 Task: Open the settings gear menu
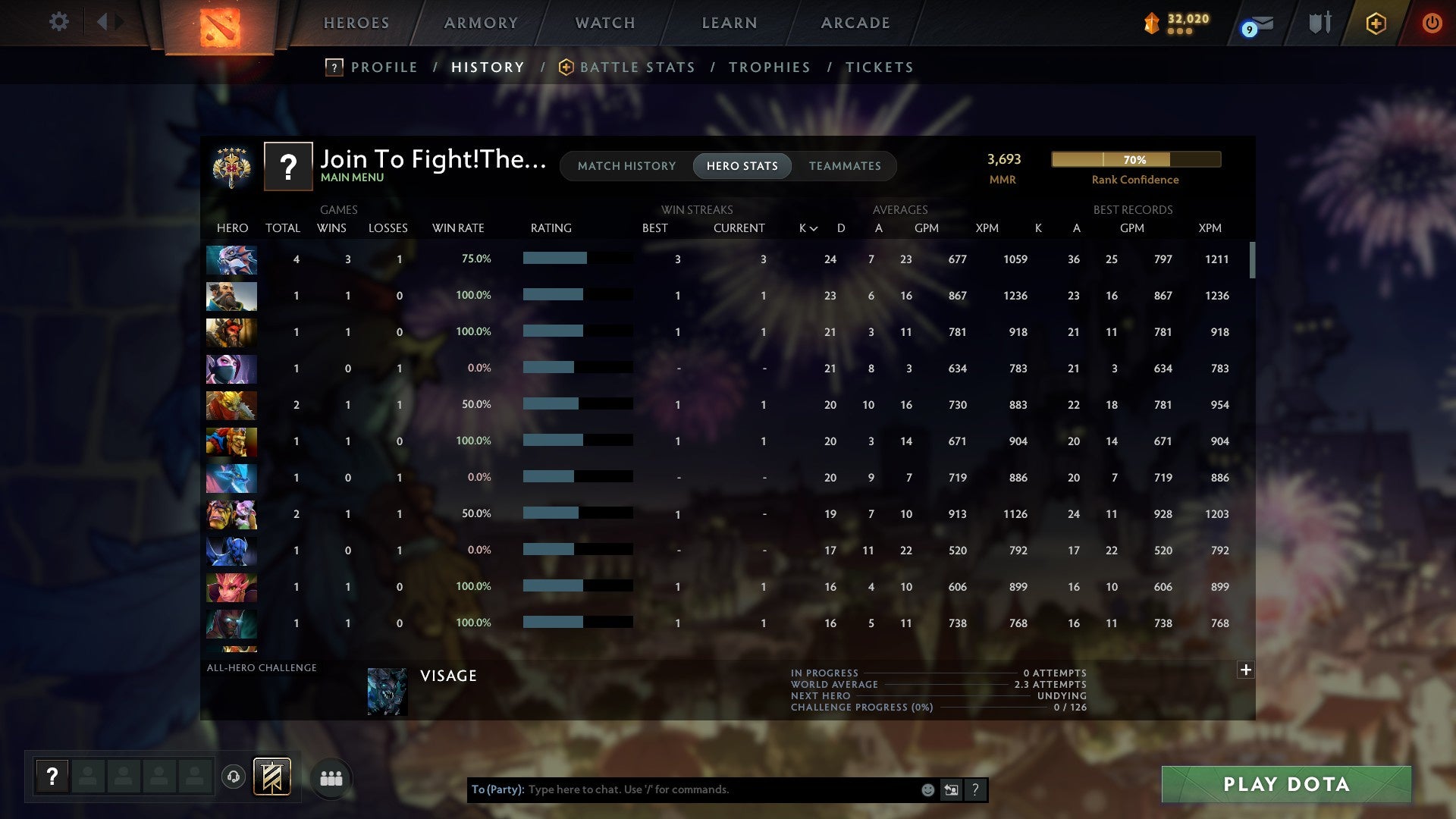point(58,22)
